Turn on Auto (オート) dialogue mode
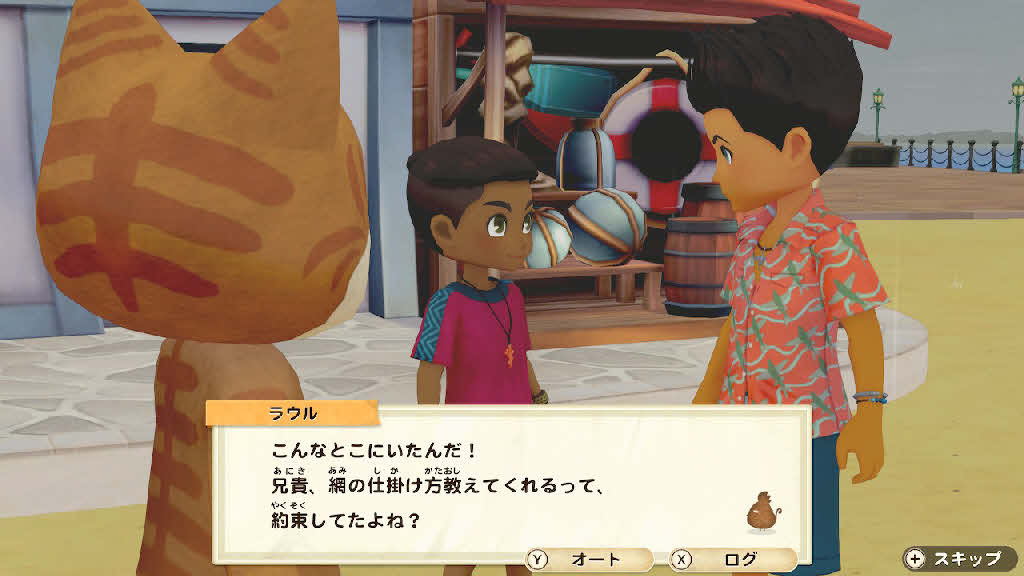This screenshot has height=576, width=1024. coord(588,560)
